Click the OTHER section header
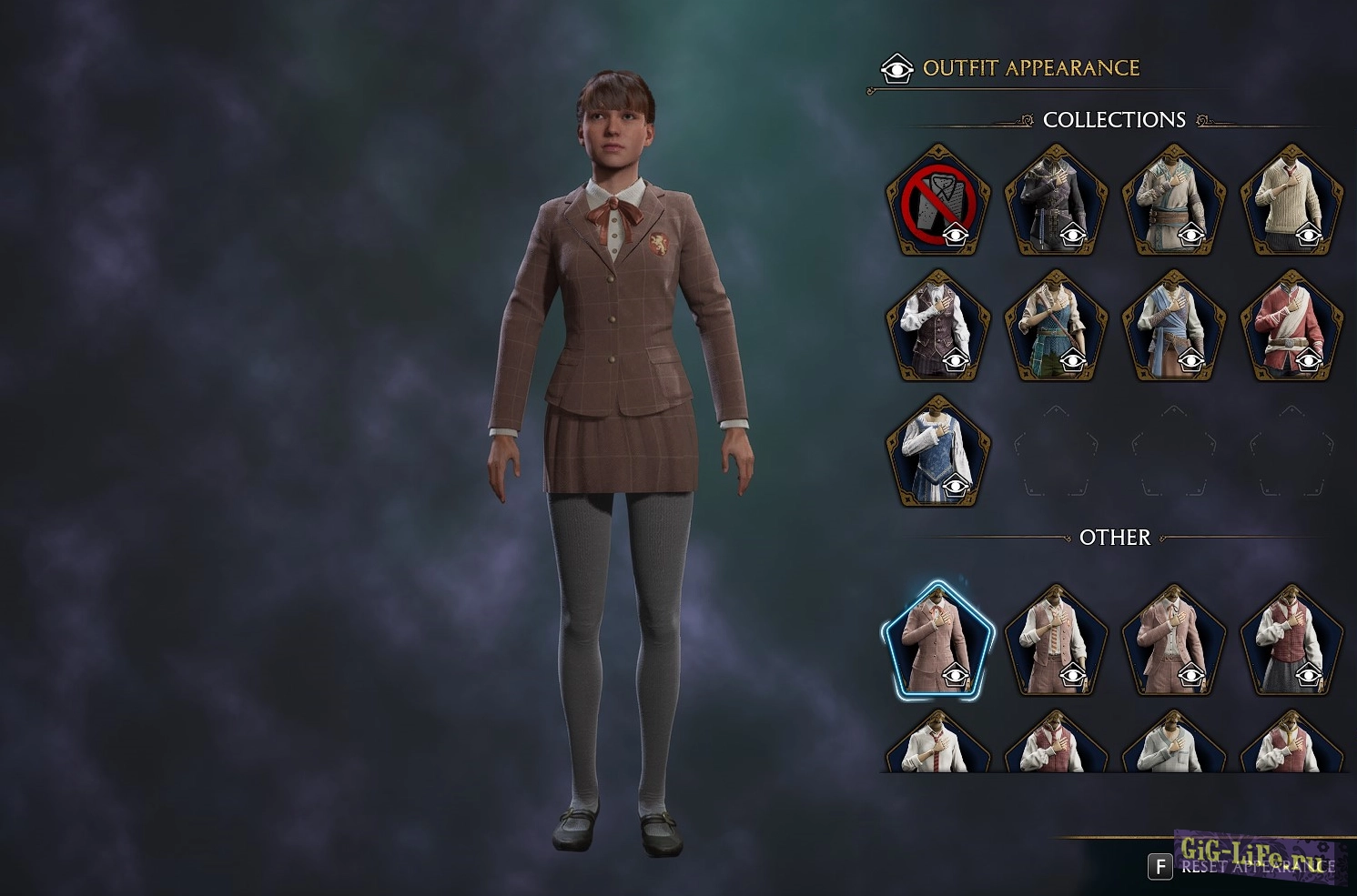 coord(1114,538)
